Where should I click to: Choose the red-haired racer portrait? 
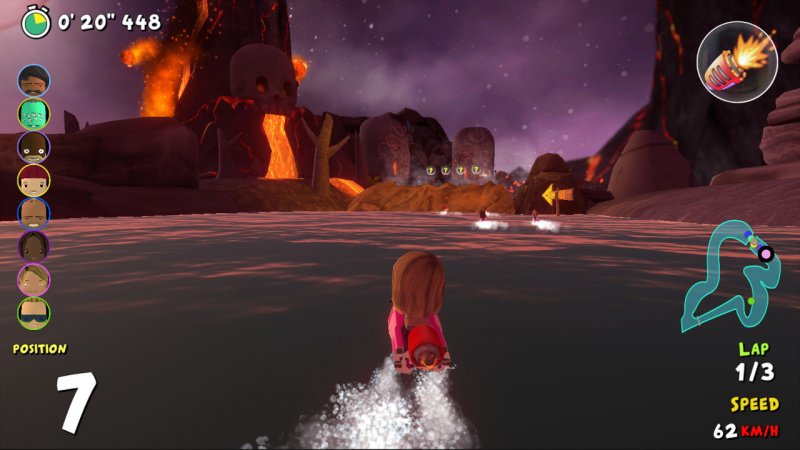tap(33, 180)
